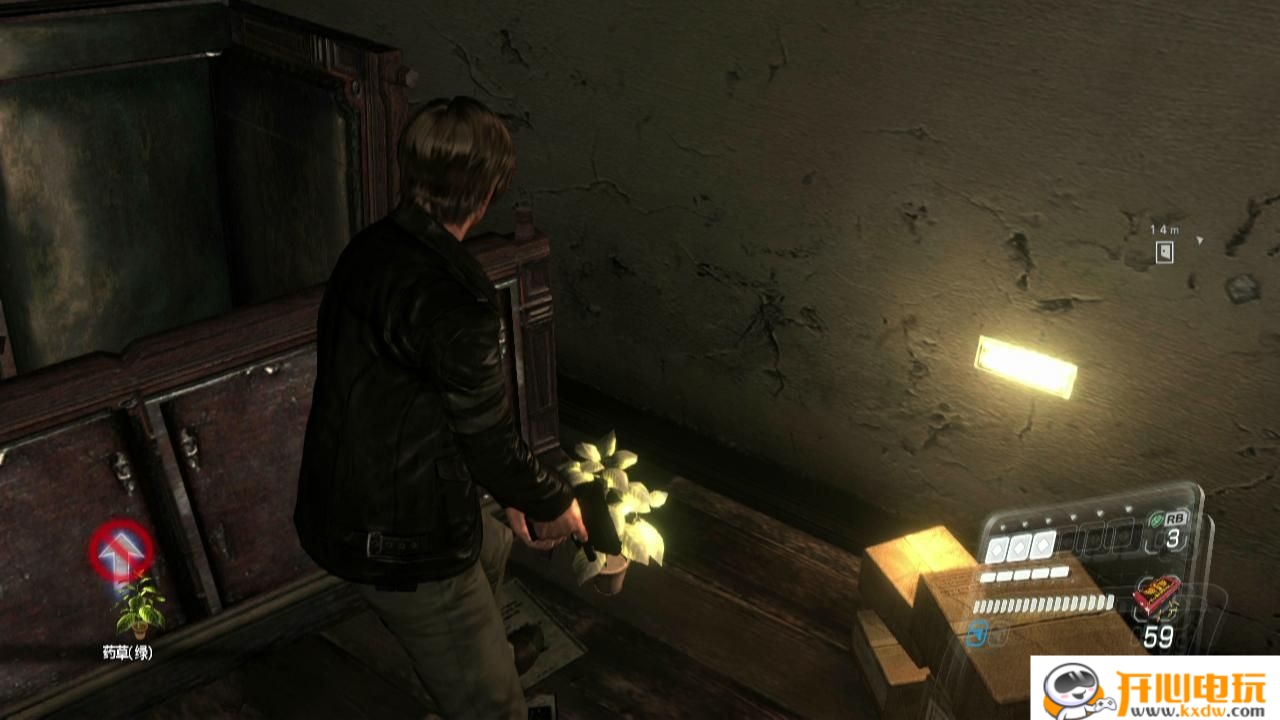This screenshot has width=1280, height=720.
Task: Click the green herb tablet icon
Action: (x=1157, y=520)
